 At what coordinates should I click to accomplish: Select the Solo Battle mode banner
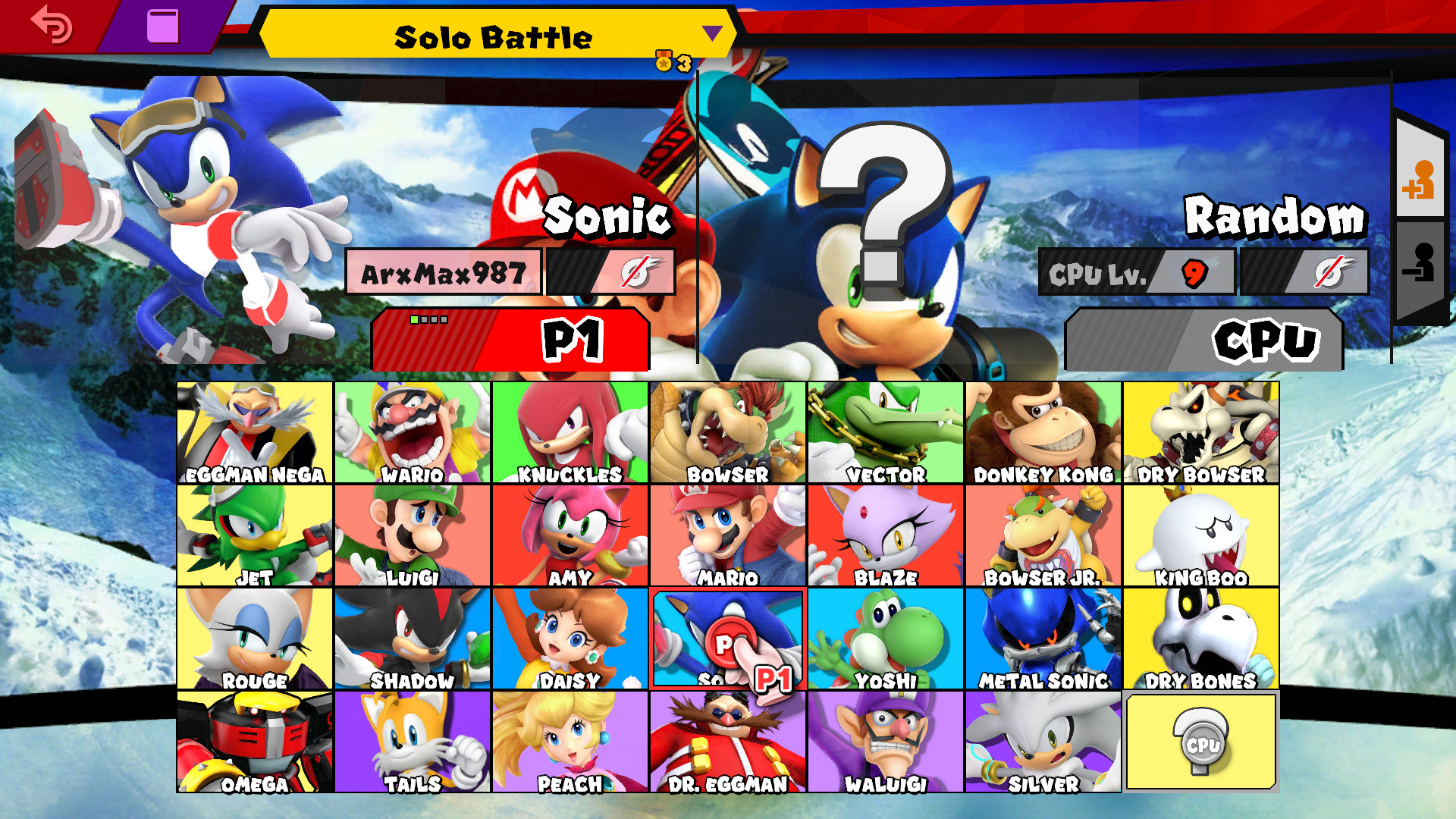click(493, 36)
